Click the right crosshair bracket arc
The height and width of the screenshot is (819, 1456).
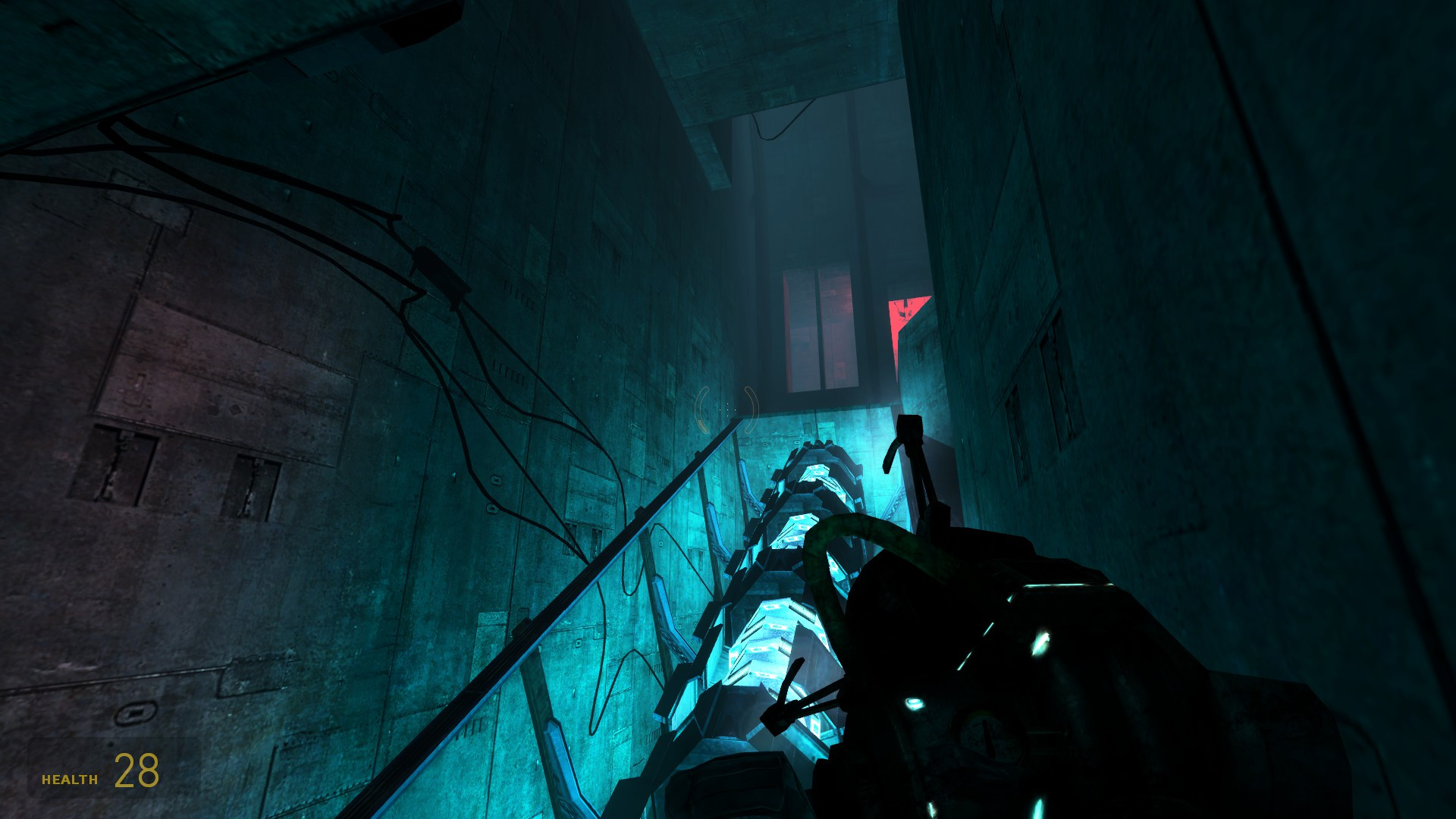pyautogui.click(x=752, y=409)
